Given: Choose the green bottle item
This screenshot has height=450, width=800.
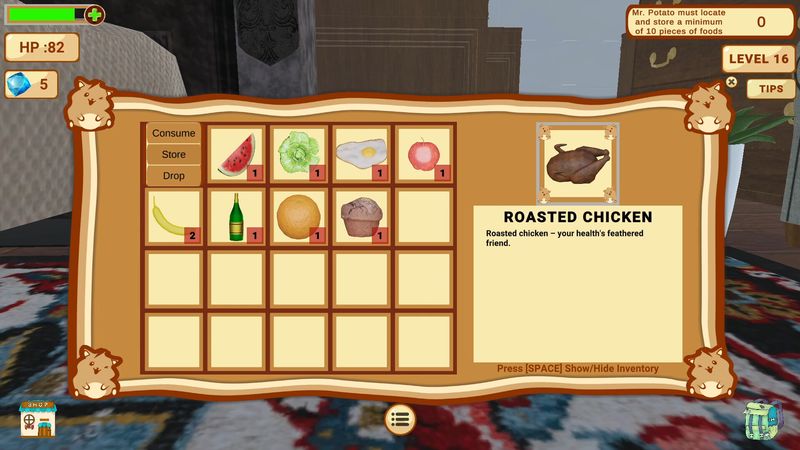Looking at the screenshot, I should [237, 216].
